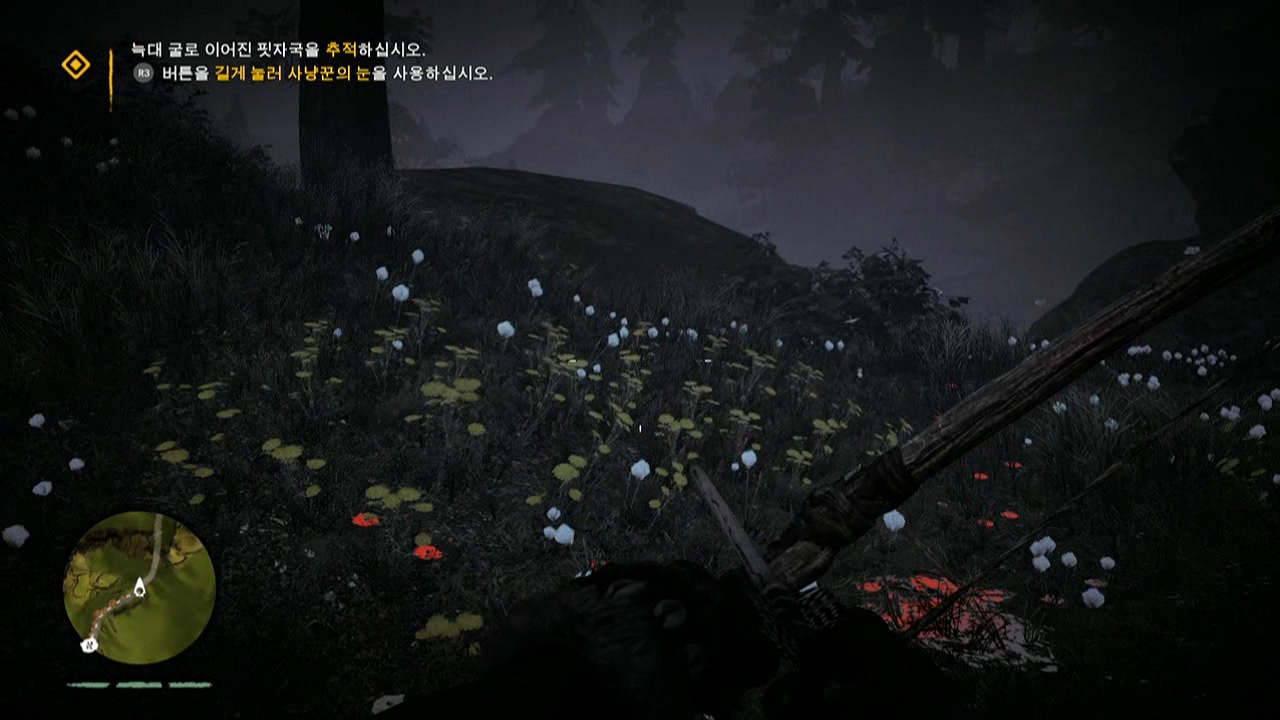Click the white aiming reticle dot
Screen dimensions: 1280x720
coord(639,426)
